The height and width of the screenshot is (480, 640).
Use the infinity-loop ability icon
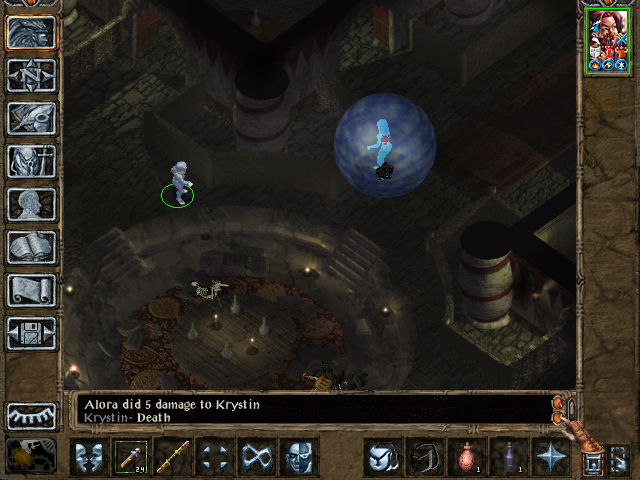point(257,457)
